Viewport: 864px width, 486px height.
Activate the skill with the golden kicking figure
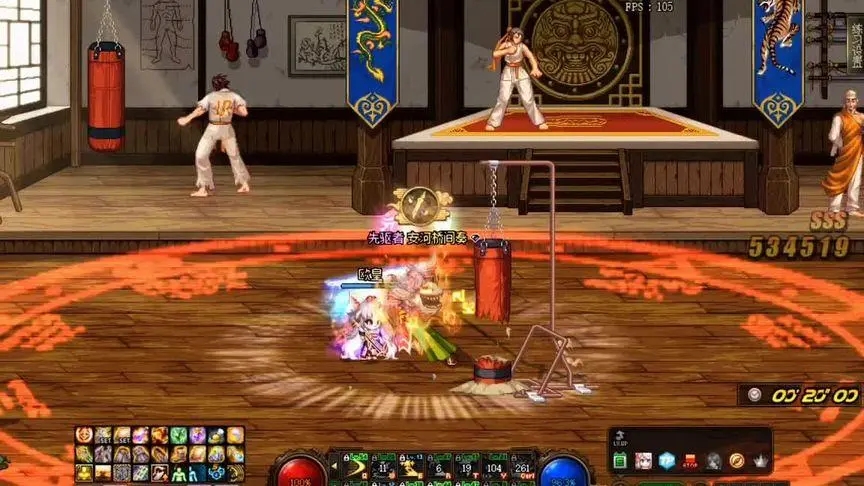[x=412, y=467]
